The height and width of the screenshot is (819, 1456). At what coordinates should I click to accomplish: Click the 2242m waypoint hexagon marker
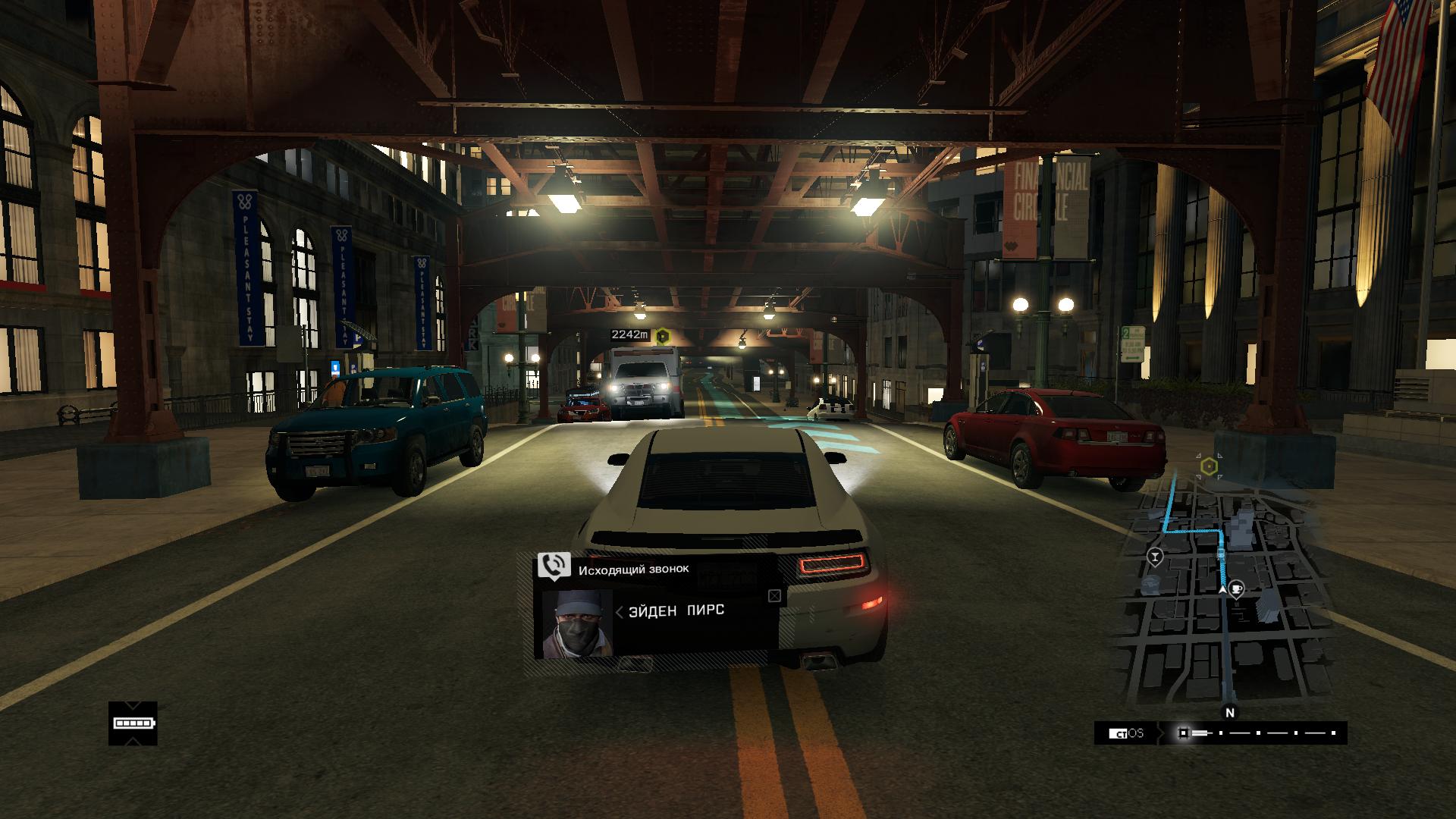(663, 334)
